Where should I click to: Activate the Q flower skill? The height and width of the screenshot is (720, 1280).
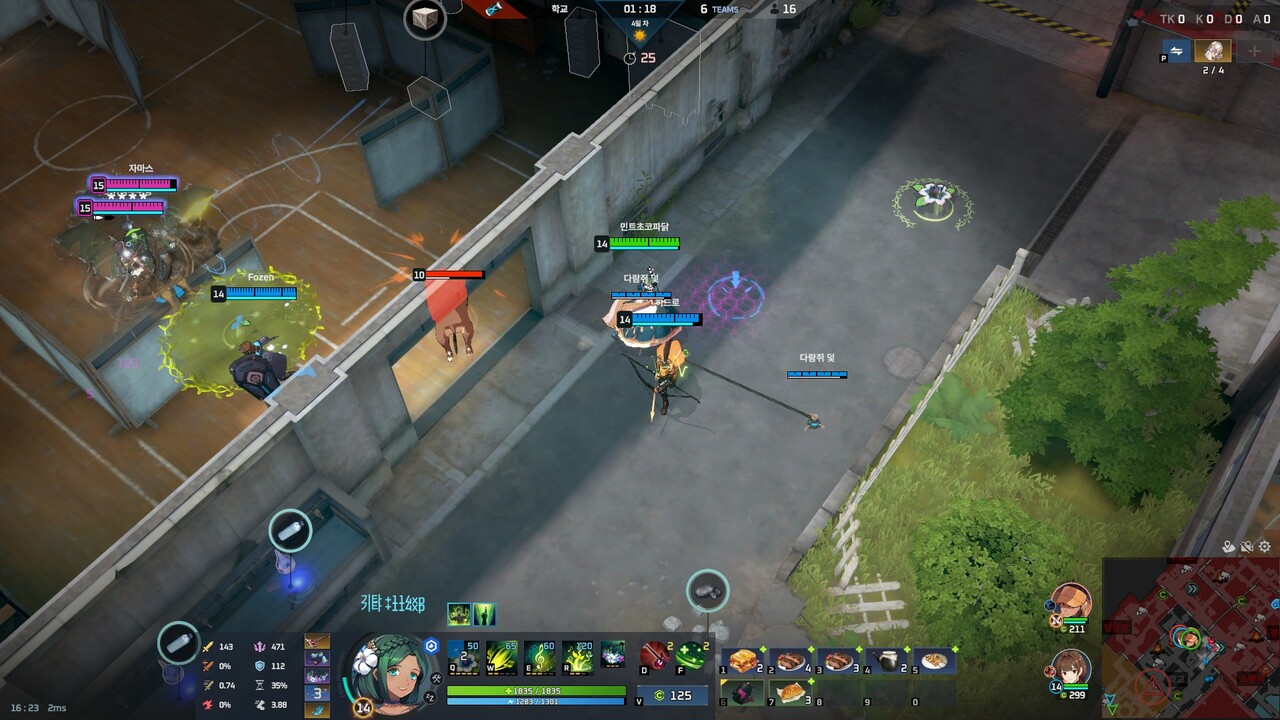click(463, 656)
